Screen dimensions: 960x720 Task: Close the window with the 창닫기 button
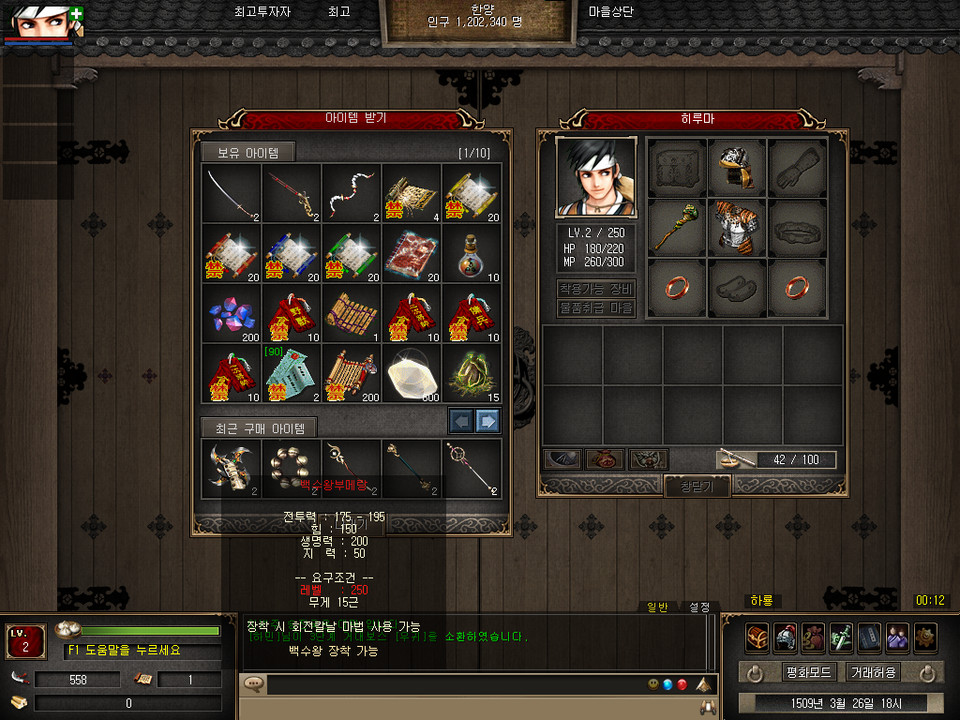(x=697, y=486)
